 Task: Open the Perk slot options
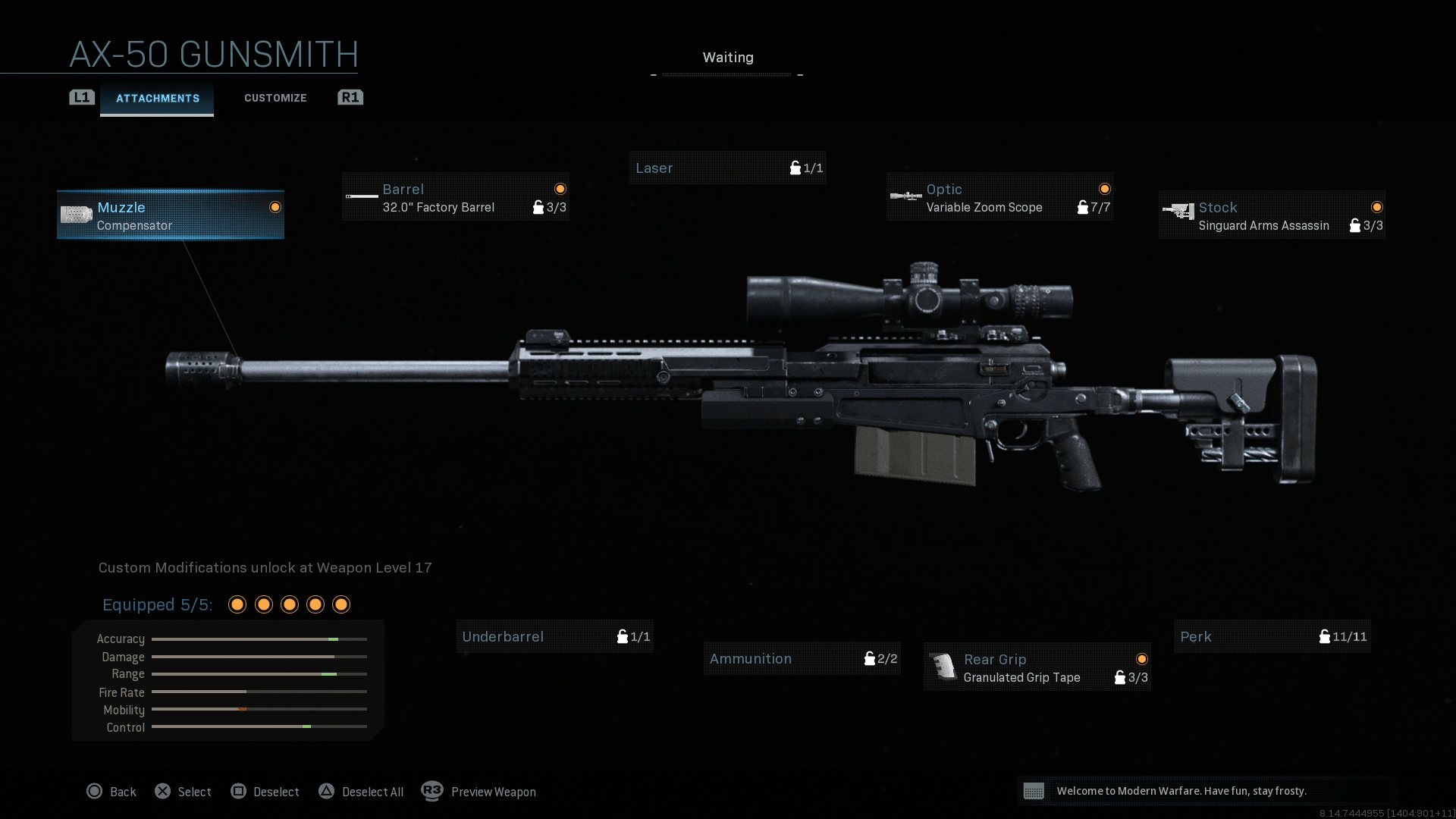tap(1271, 637)
